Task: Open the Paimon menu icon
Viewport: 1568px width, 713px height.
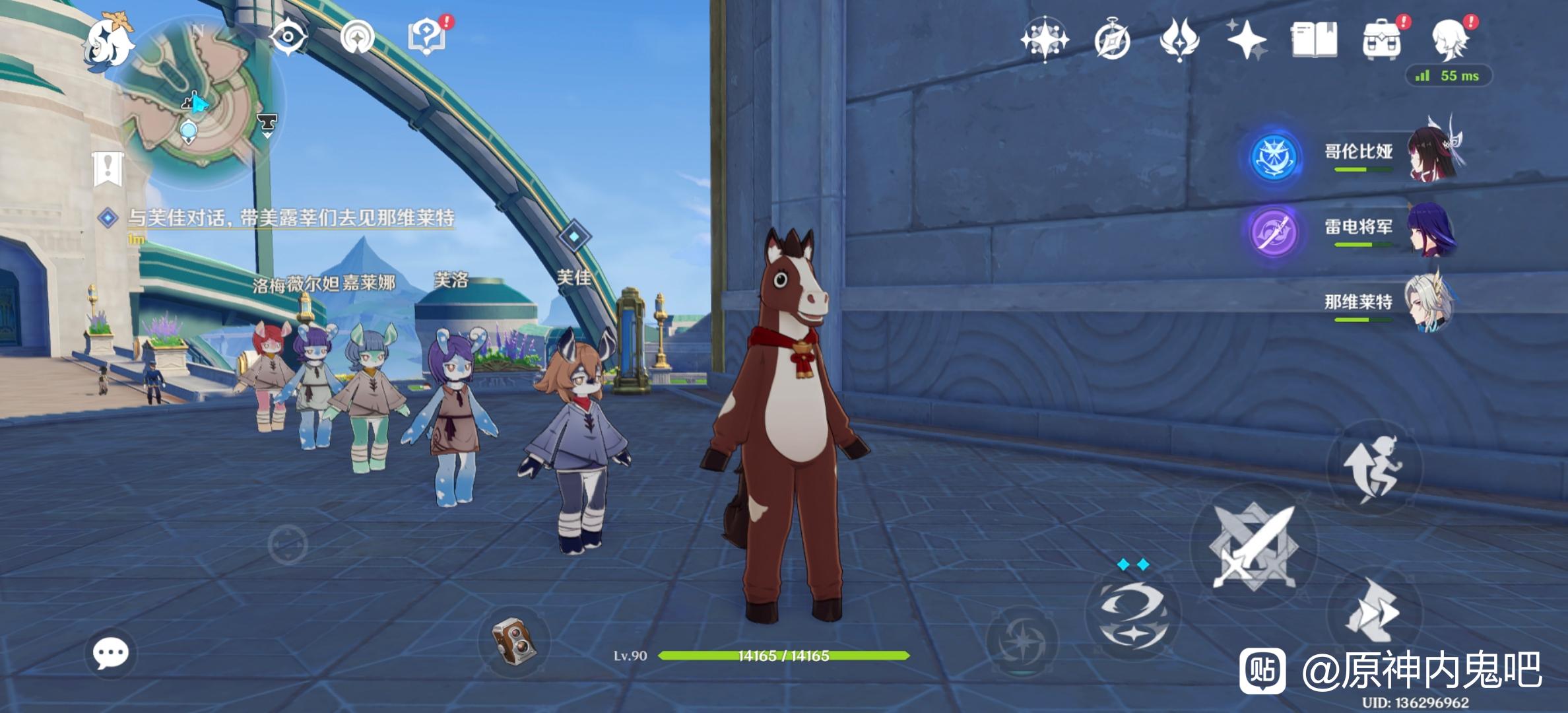Action: [108, 42]
